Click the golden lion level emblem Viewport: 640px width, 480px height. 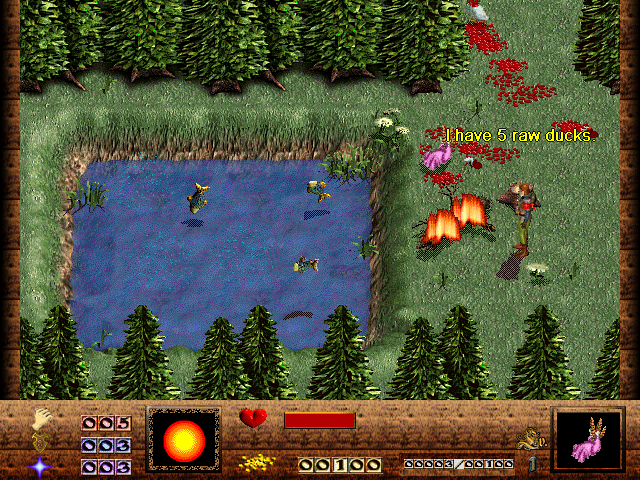[526, 438]
